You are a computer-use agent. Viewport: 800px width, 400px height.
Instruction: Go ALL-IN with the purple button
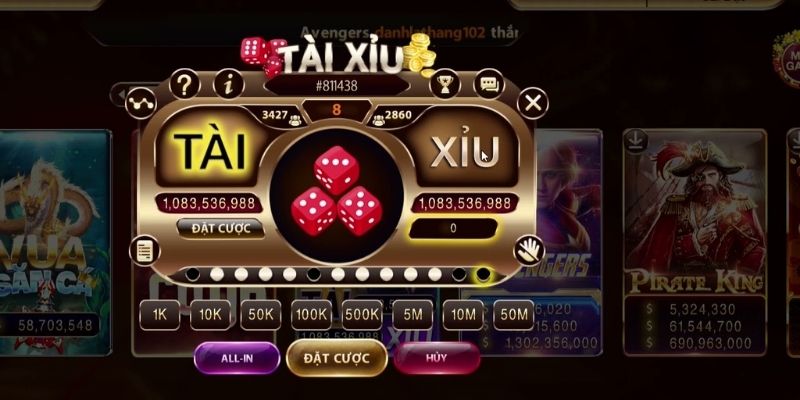pyautogui.click(x=236, y=357)
